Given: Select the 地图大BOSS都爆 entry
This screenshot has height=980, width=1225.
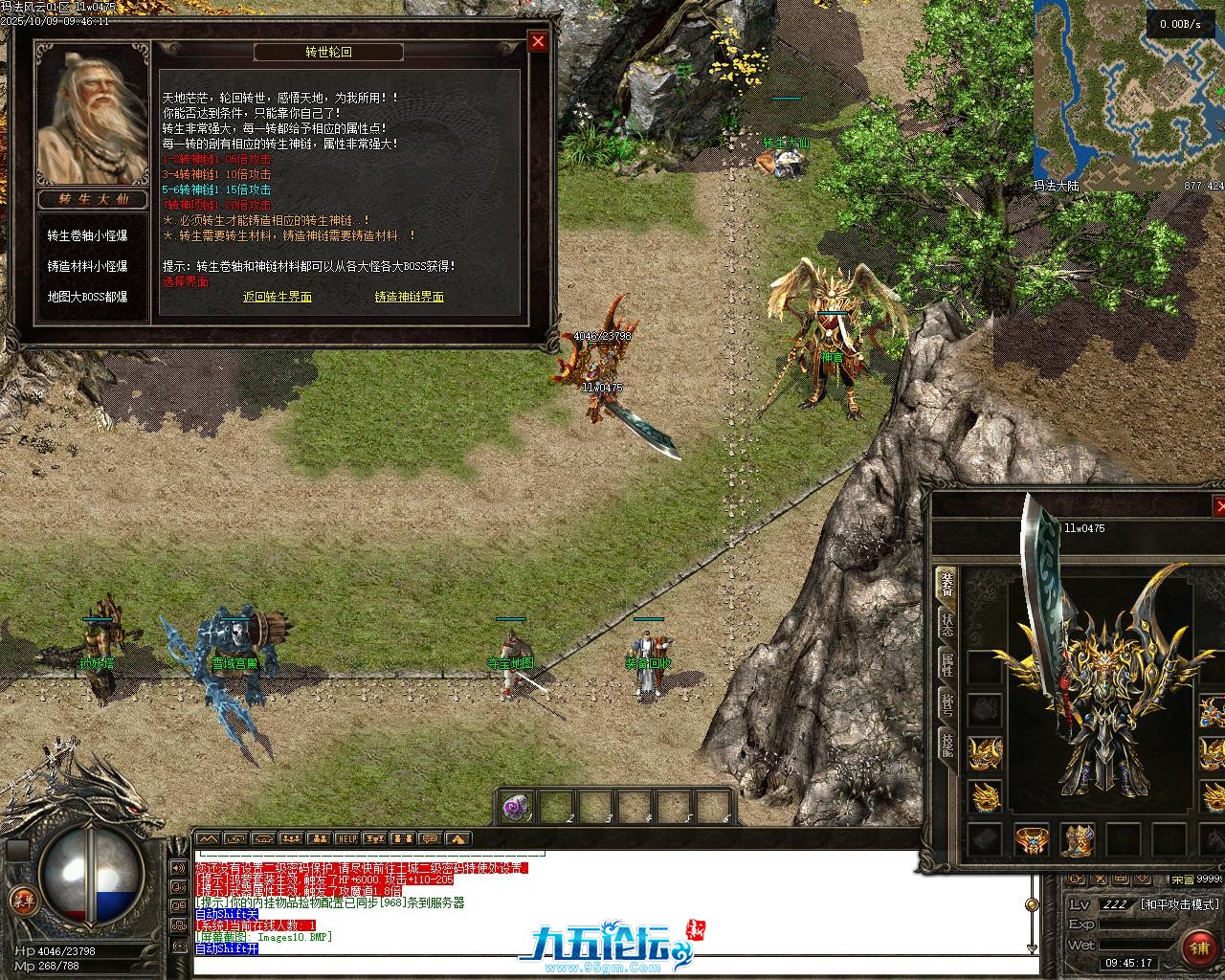Looking at the screenshot, I should pos(88,297).
